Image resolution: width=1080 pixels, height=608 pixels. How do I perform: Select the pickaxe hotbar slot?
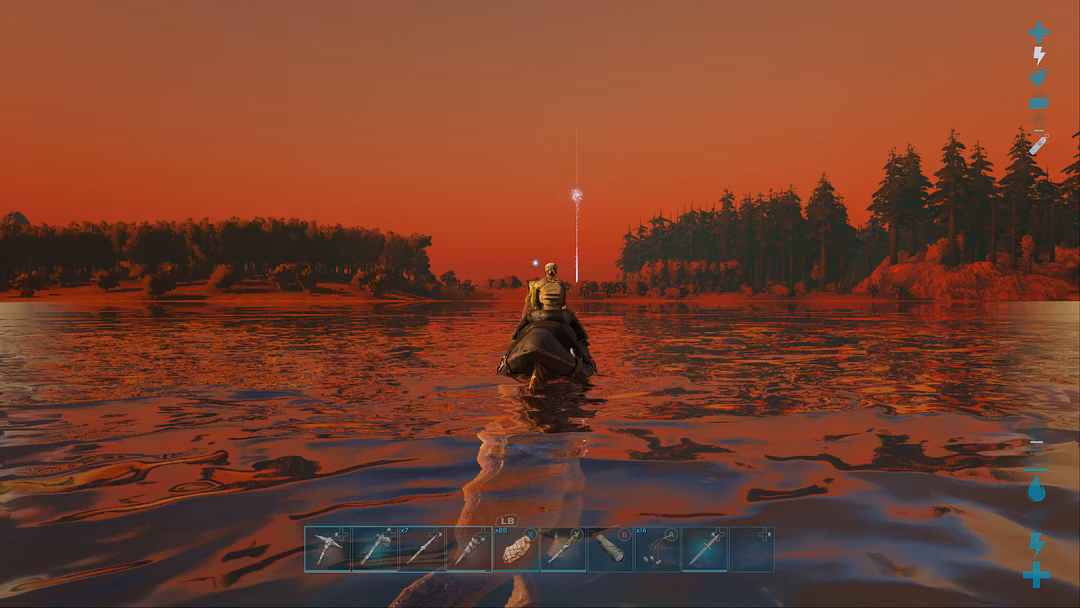(x=328, y=549)
